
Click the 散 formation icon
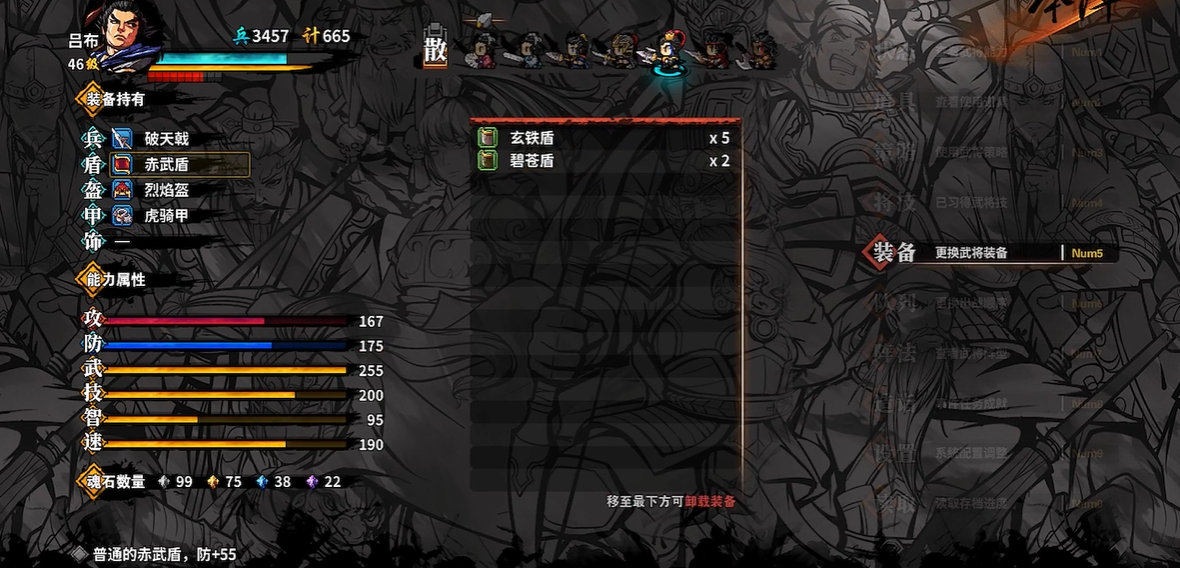(x=435, y=48)
